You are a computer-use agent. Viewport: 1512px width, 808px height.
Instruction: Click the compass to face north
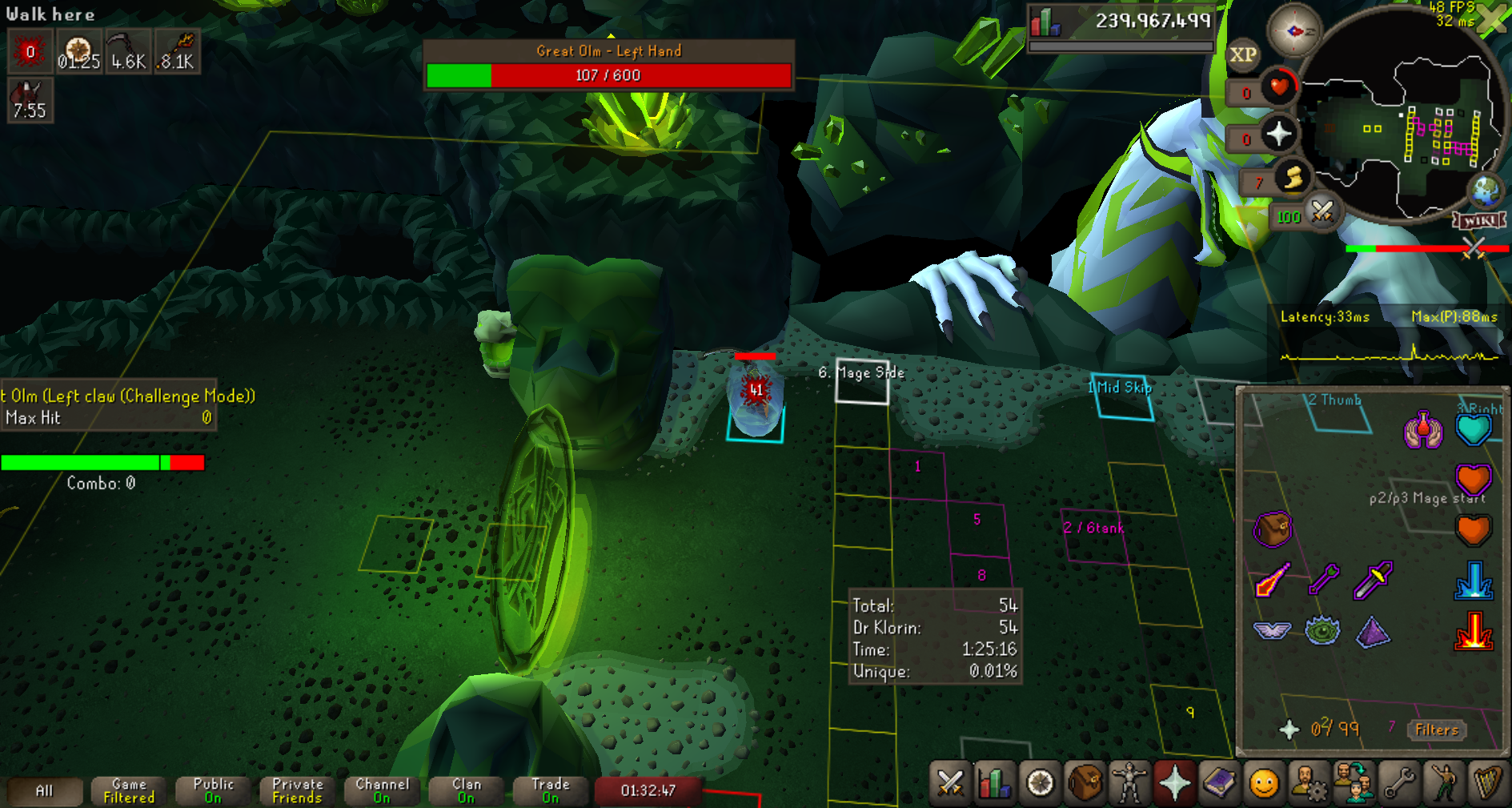(1293, 31)
